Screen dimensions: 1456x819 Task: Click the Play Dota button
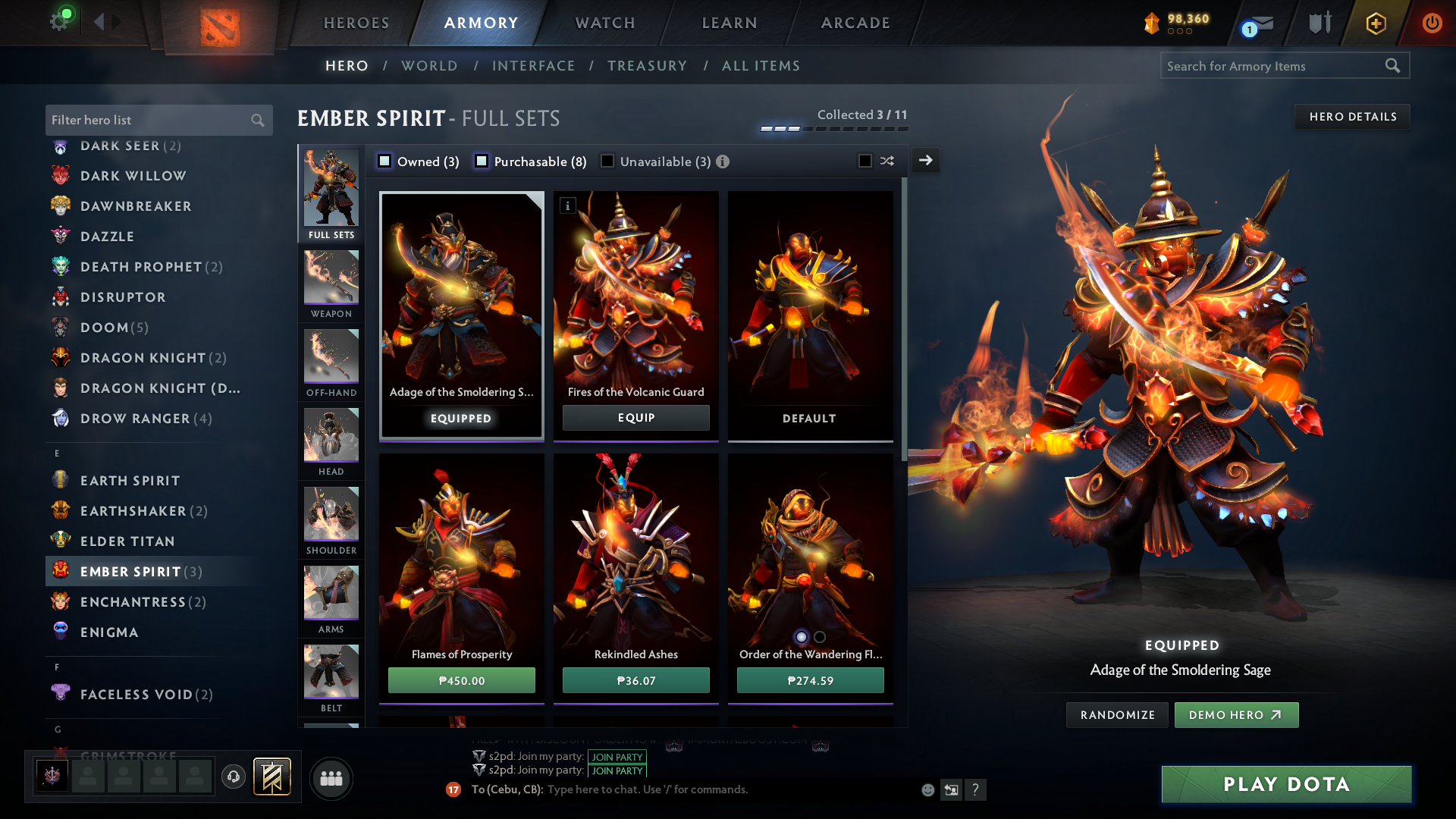(x=1286, y=784)
